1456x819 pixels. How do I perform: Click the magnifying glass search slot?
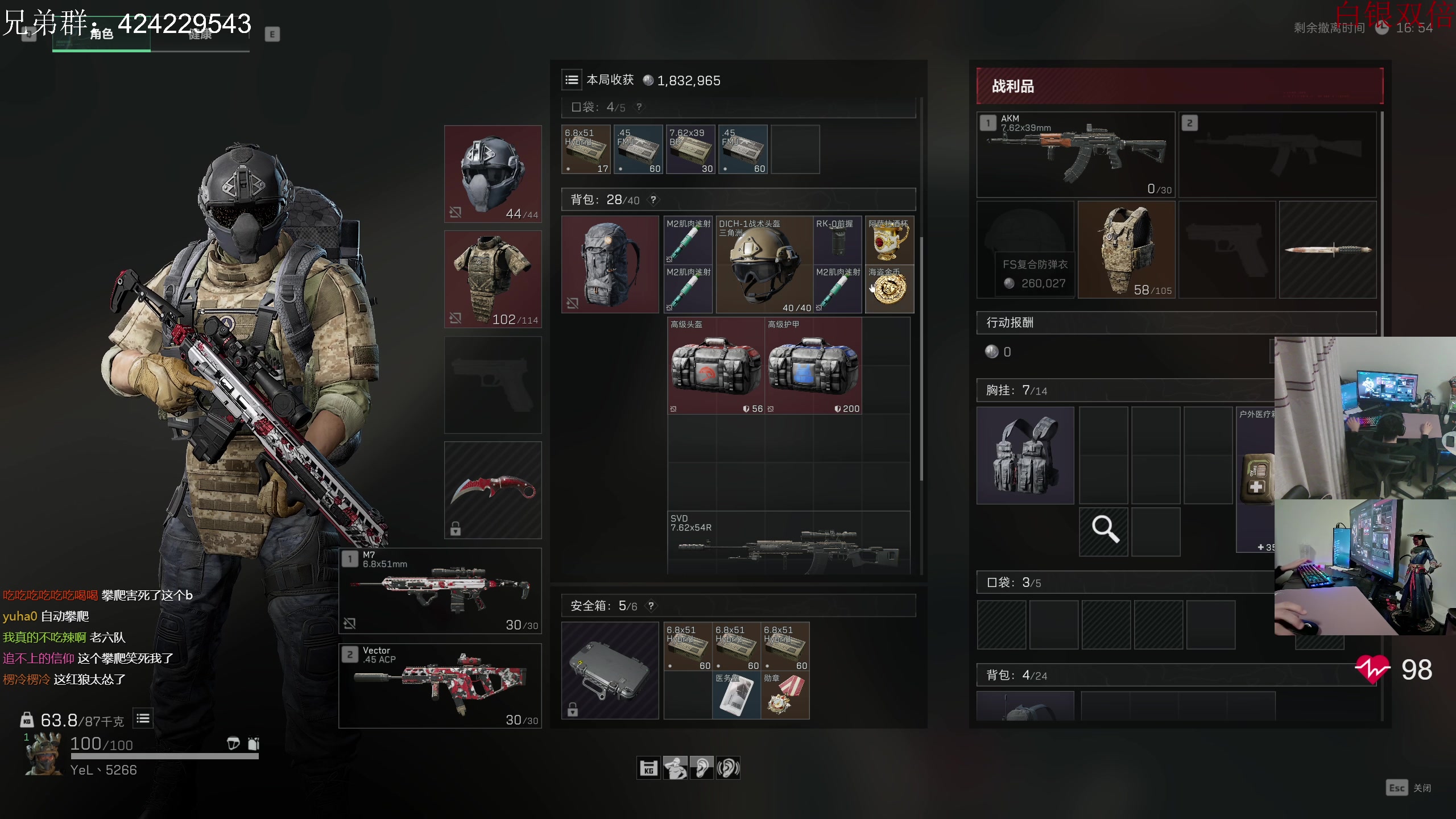pos(1103,531)
